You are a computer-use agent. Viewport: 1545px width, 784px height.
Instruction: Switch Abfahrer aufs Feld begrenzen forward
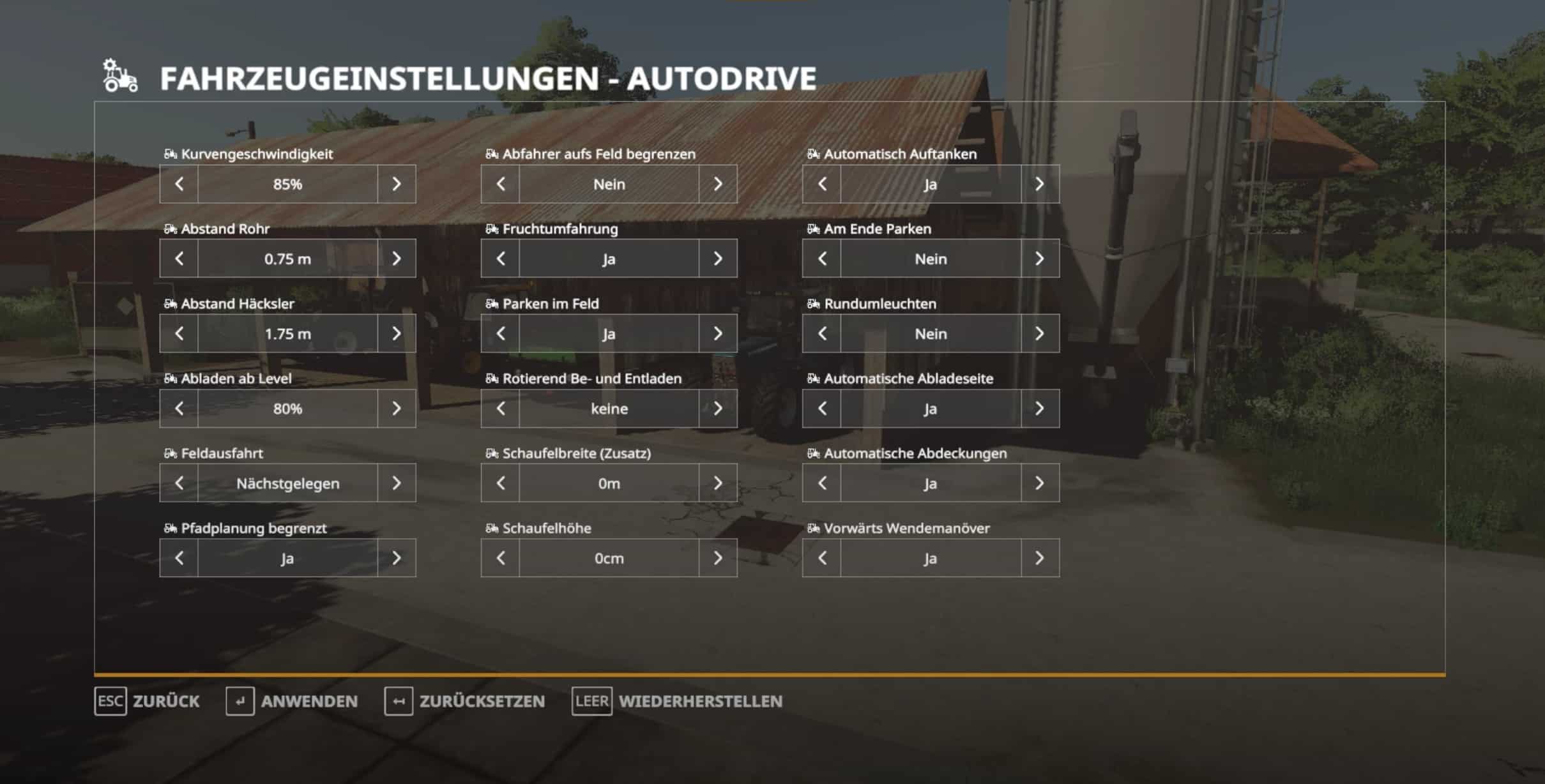[x=718, y=185]
